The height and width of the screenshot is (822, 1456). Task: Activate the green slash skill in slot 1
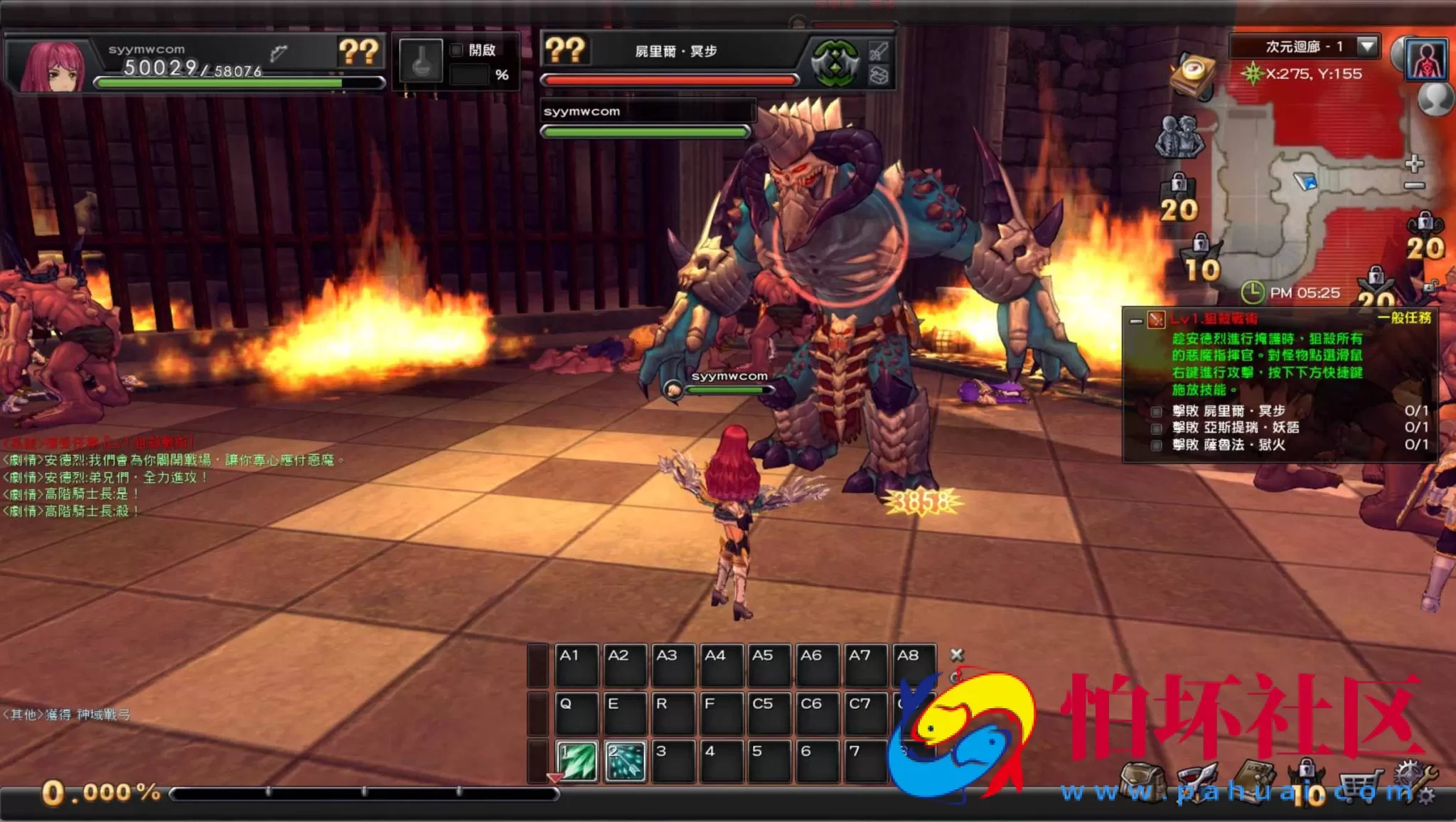[x=577, y=761]
